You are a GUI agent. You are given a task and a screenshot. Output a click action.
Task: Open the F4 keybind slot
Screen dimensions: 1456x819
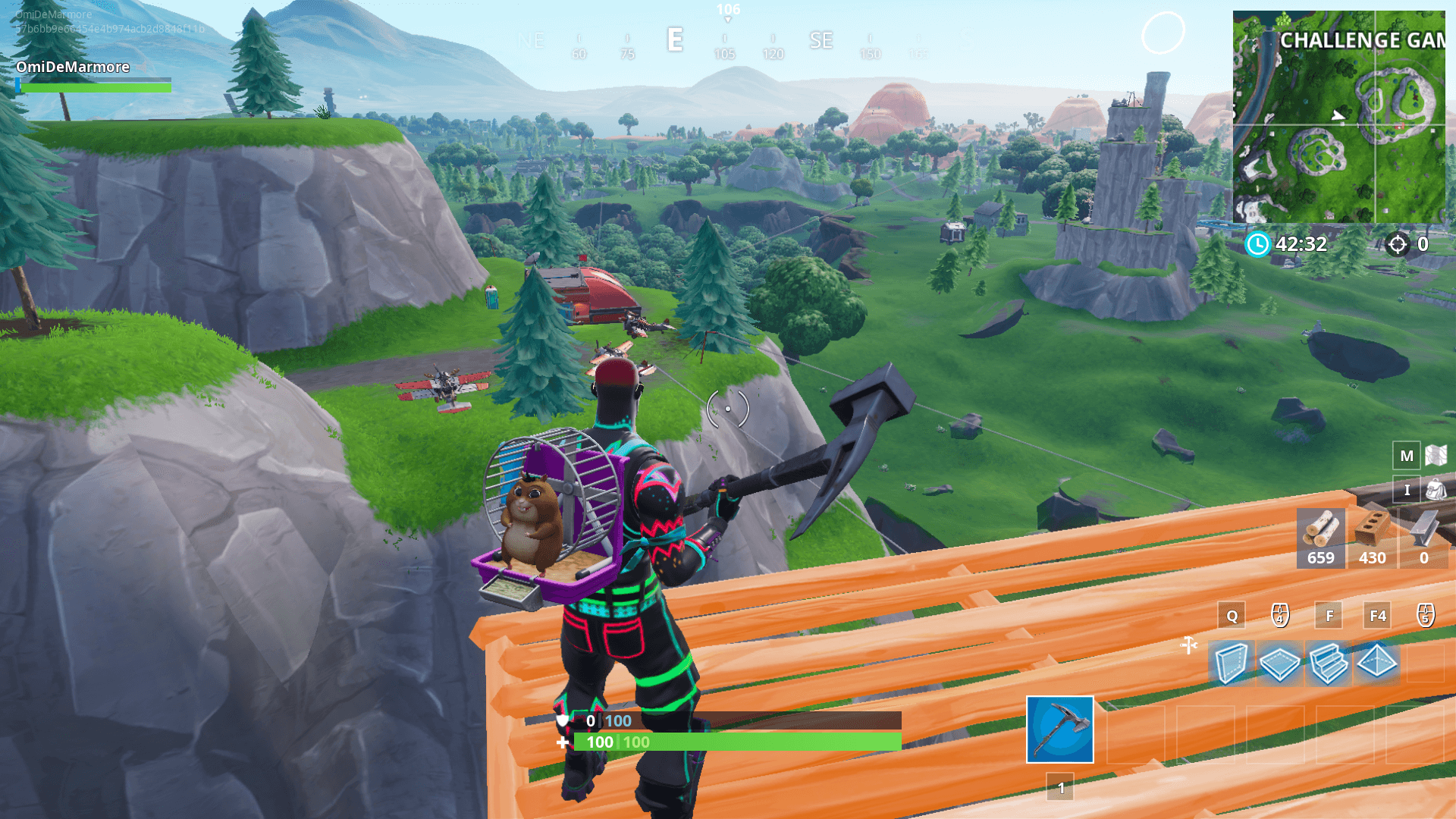pyautogui.click(x=1376, y=615)
